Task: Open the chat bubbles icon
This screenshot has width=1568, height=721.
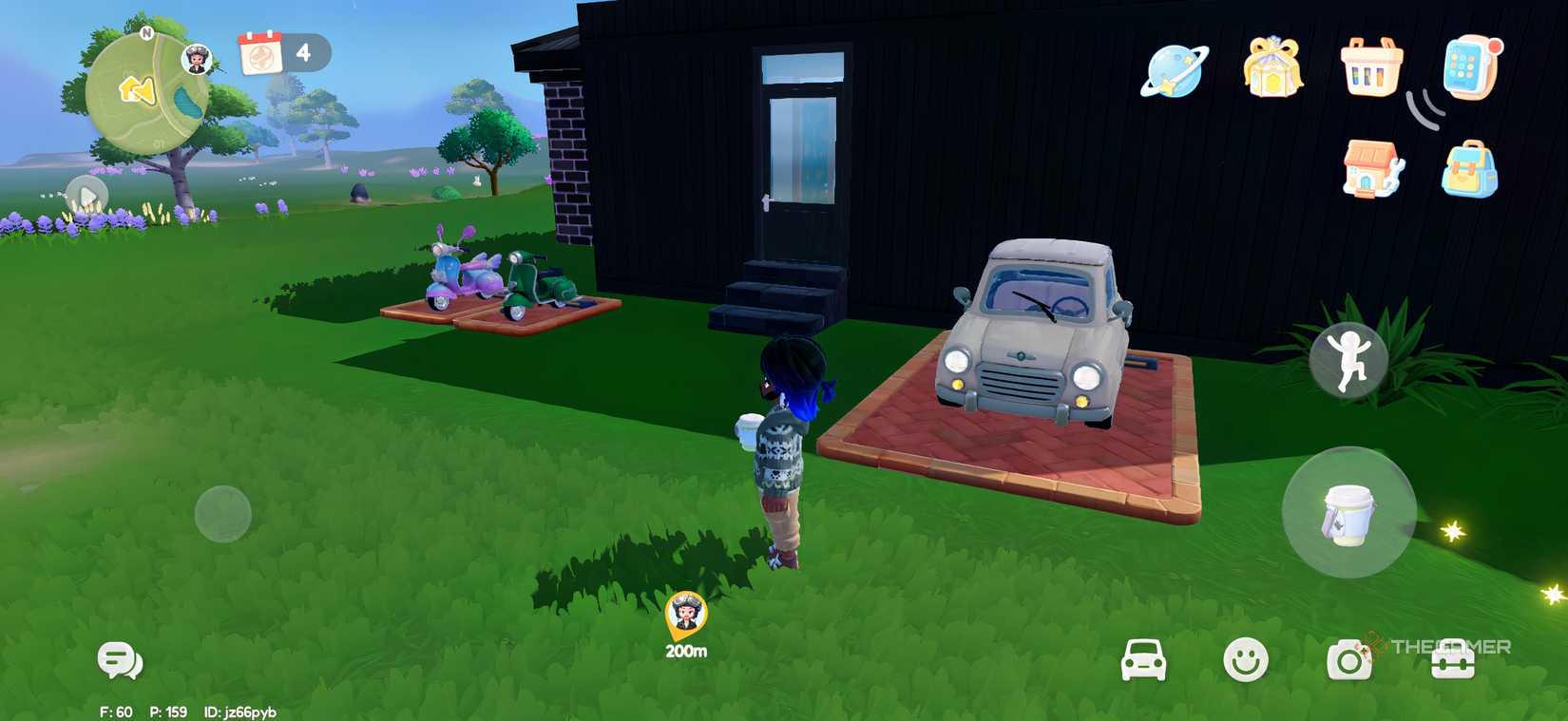Action: (118, 657)
